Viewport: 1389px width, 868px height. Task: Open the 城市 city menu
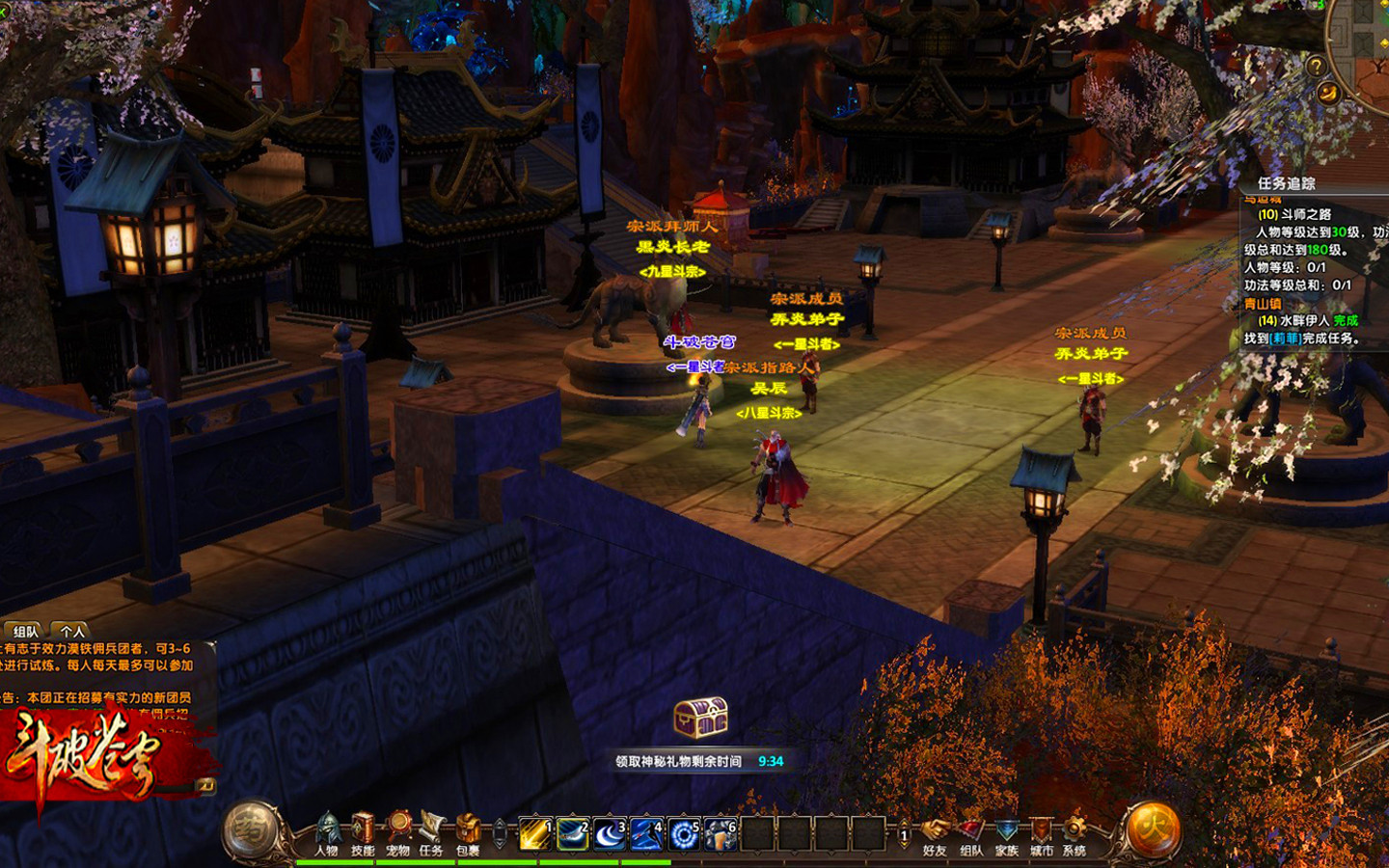[1042, 833]
